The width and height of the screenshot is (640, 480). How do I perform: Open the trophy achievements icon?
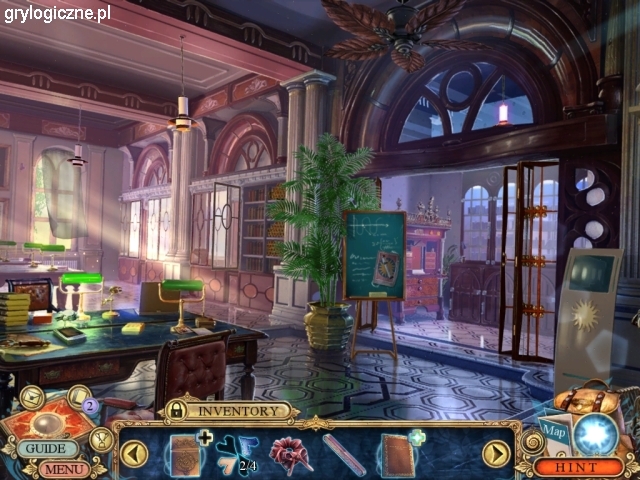[x=101, y=439]
